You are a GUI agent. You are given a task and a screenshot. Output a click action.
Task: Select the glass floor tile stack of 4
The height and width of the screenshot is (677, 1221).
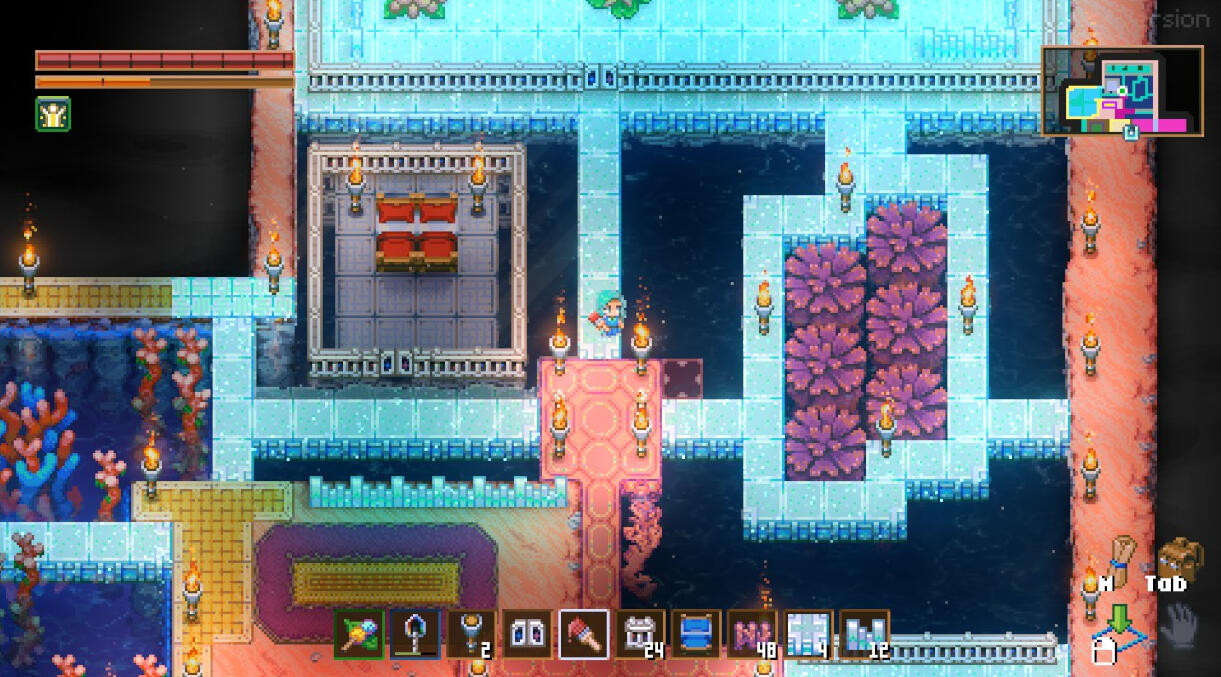click(808, 634)
